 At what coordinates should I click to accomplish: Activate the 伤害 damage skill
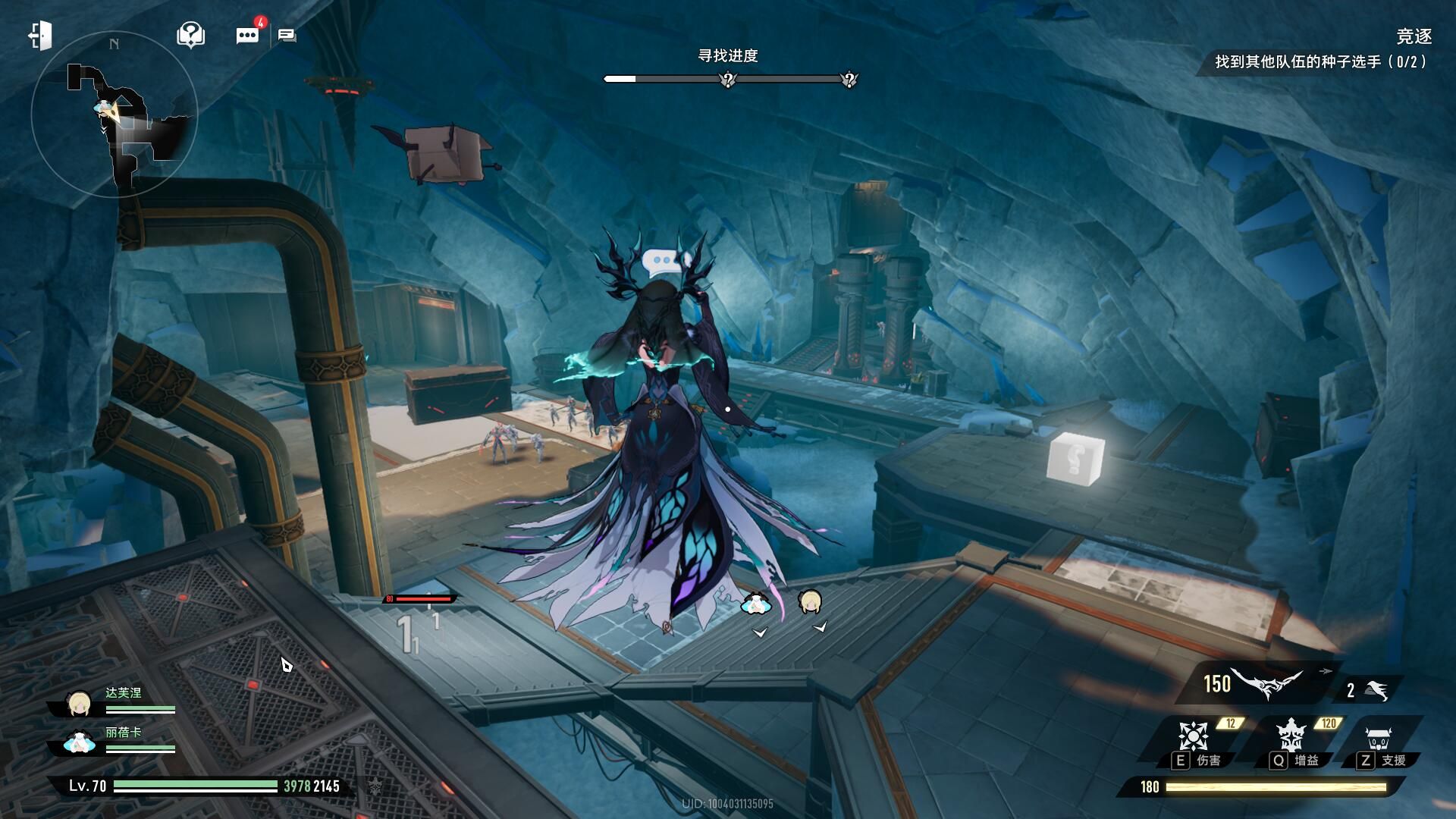coord(1194,736)
